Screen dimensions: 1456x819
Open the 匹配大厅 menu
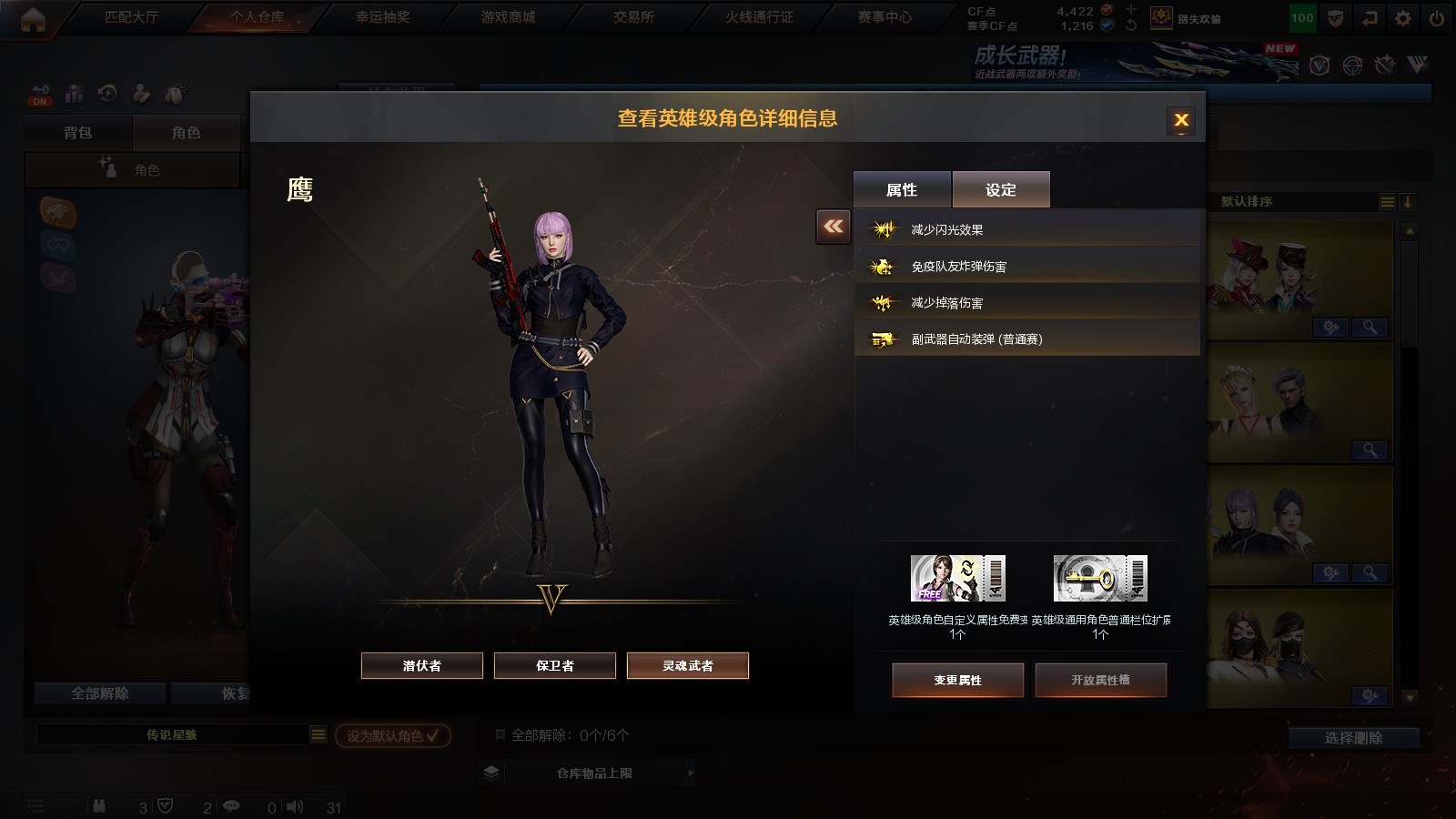[131, 17]
